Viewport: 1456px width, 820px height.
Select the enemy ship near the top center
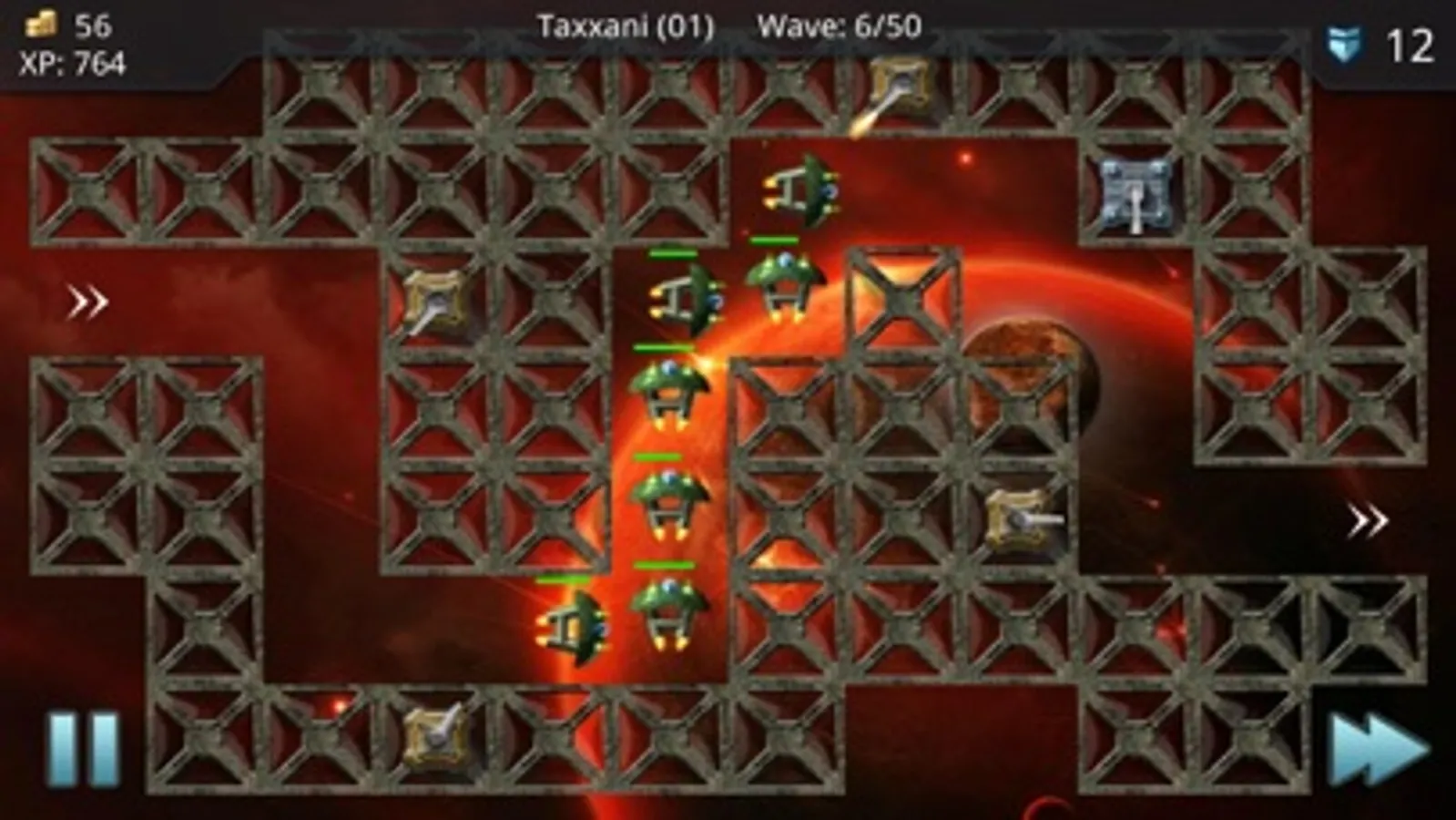point(801,191)
